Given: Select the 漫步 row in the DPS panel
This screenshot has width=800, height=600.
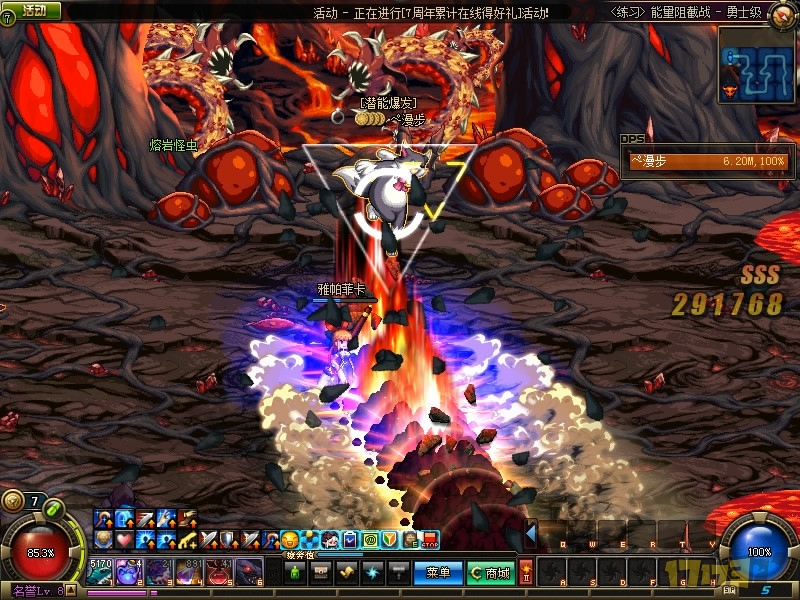Looking at the screenshot, I should (707, 161).
